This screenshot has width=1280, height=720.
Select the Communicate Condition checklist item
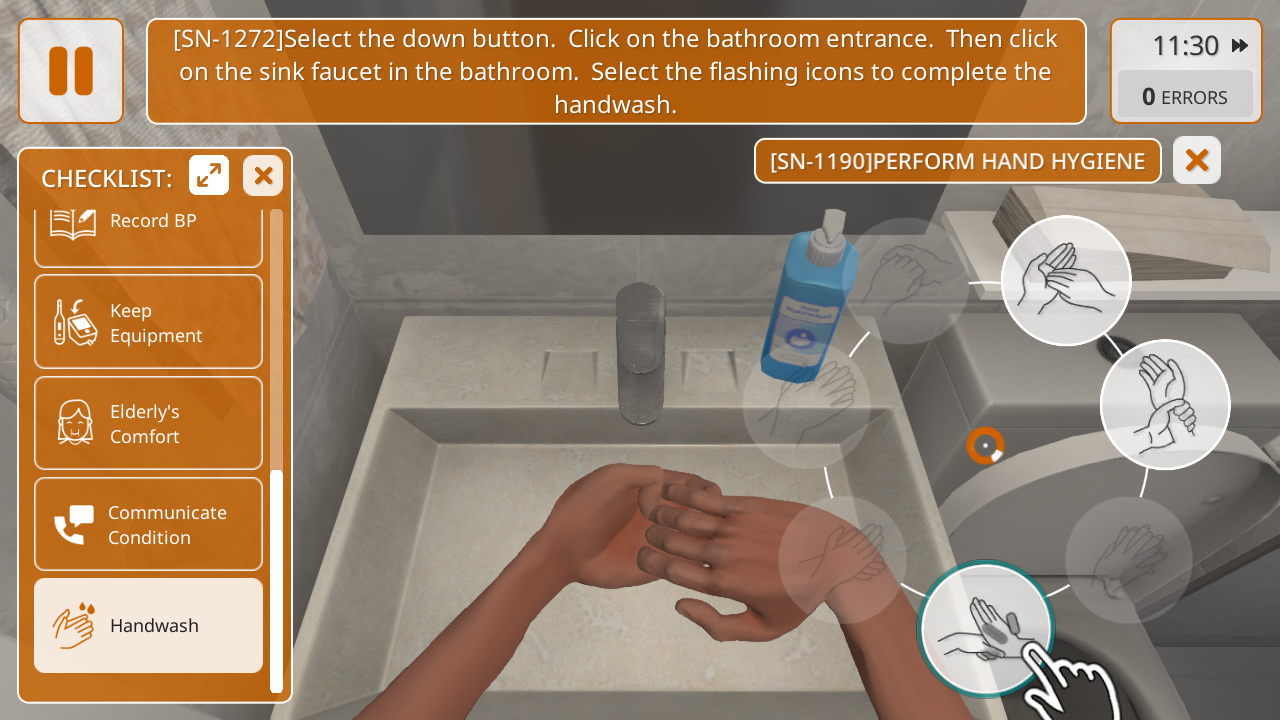pos(148,524)
